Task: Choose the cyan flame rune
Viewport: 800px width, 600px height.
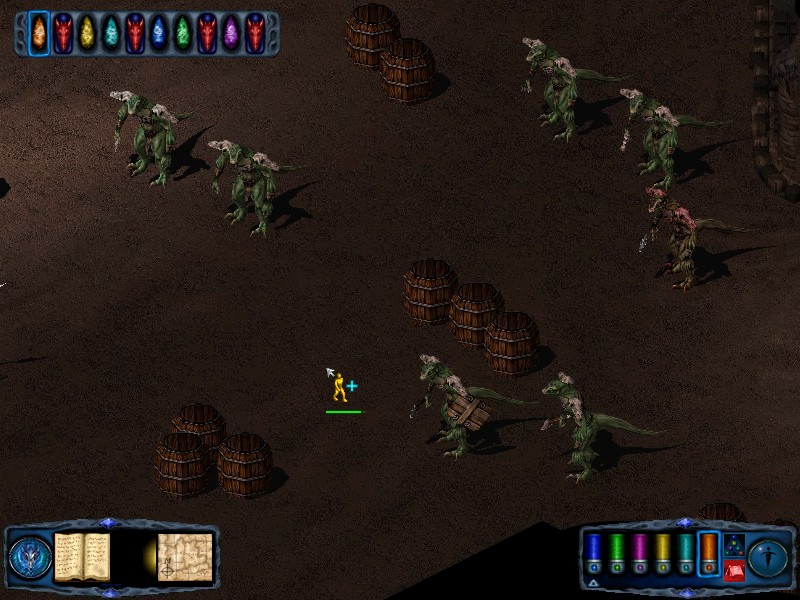Action: 111,33
